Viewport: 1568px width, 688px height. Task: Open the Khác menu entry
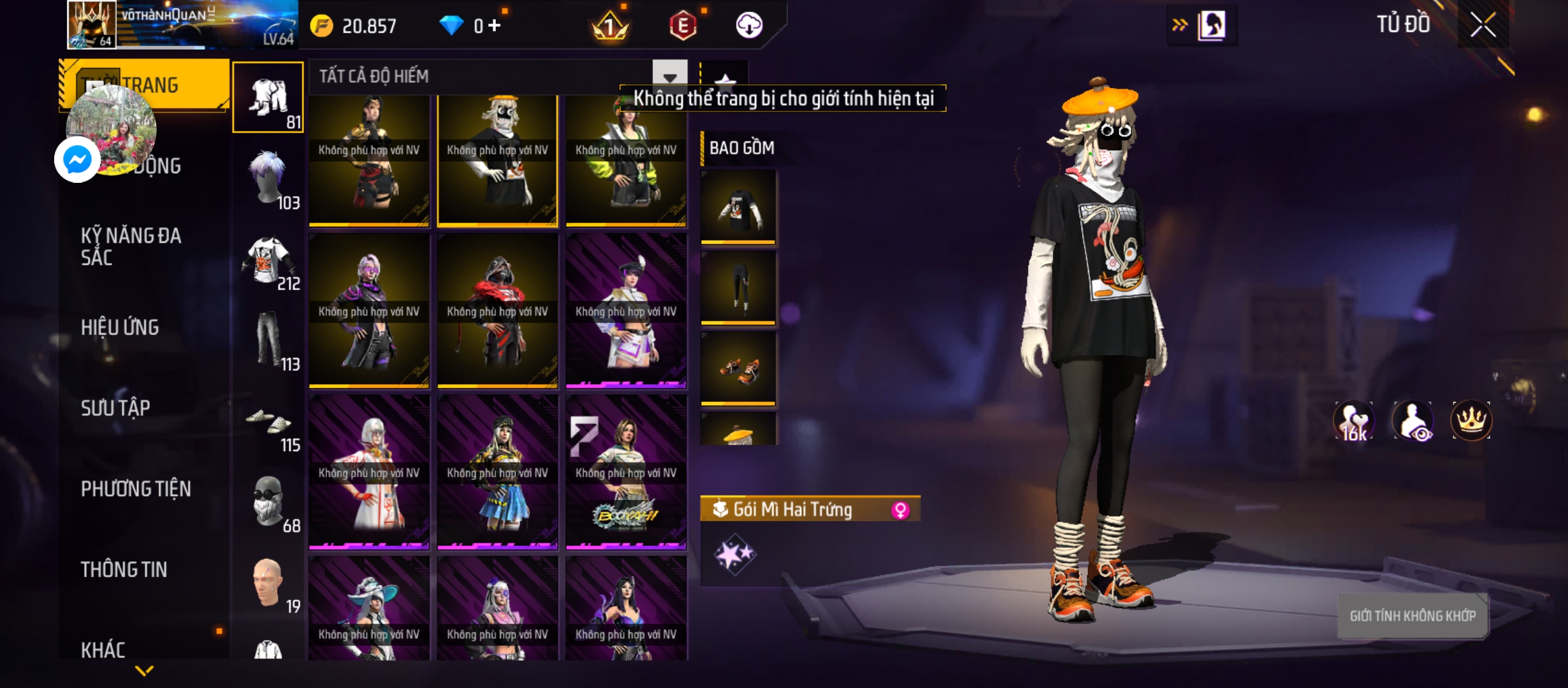click(x=103, y=649)
